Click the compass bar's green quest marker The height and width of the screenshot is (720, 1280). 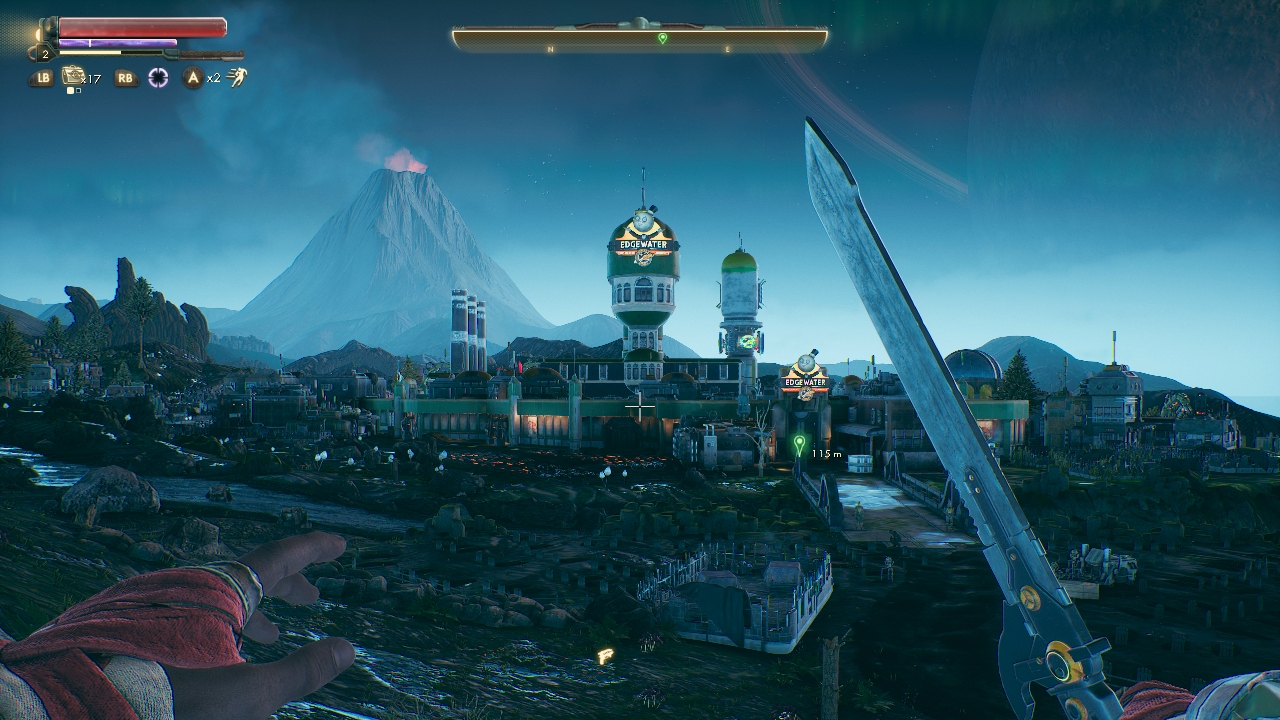pos(662,38)
